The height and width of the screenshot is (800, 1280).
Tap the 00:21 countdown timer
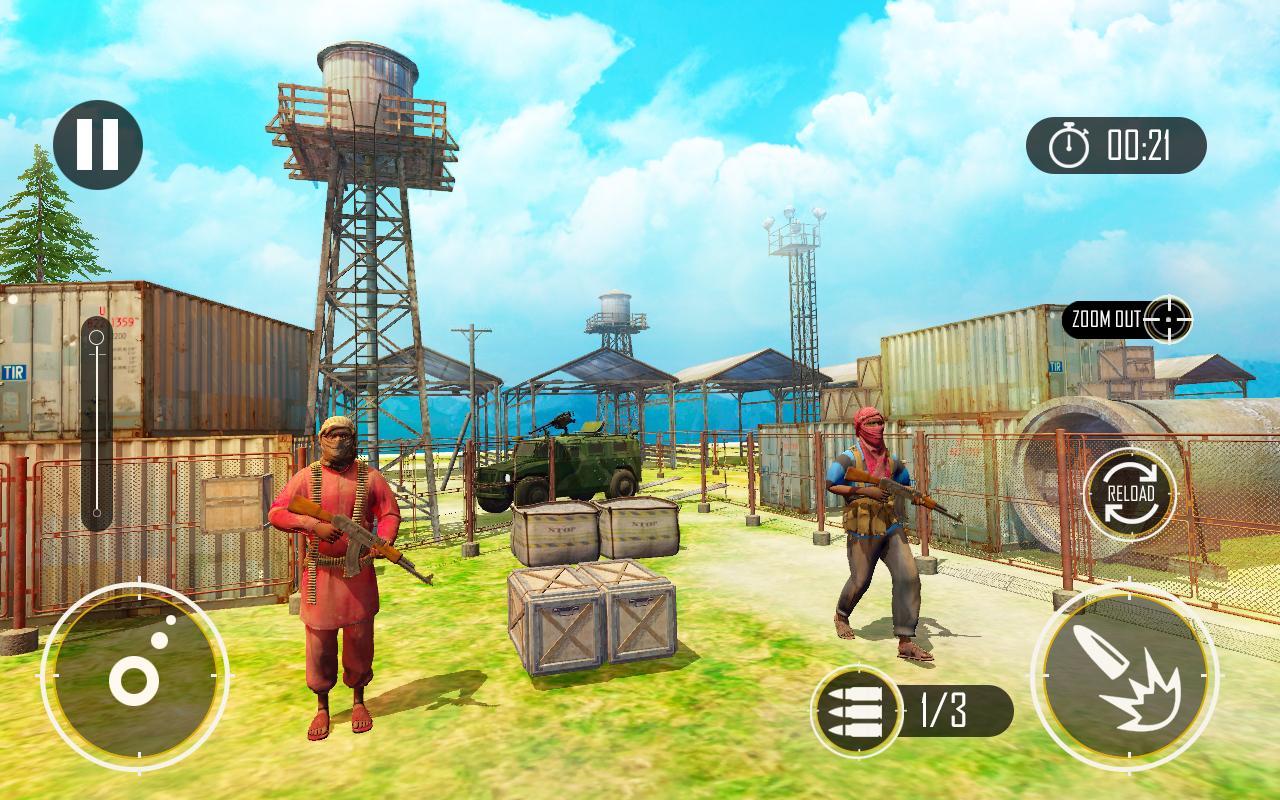pyautogui.click(x=1140, y=146)
